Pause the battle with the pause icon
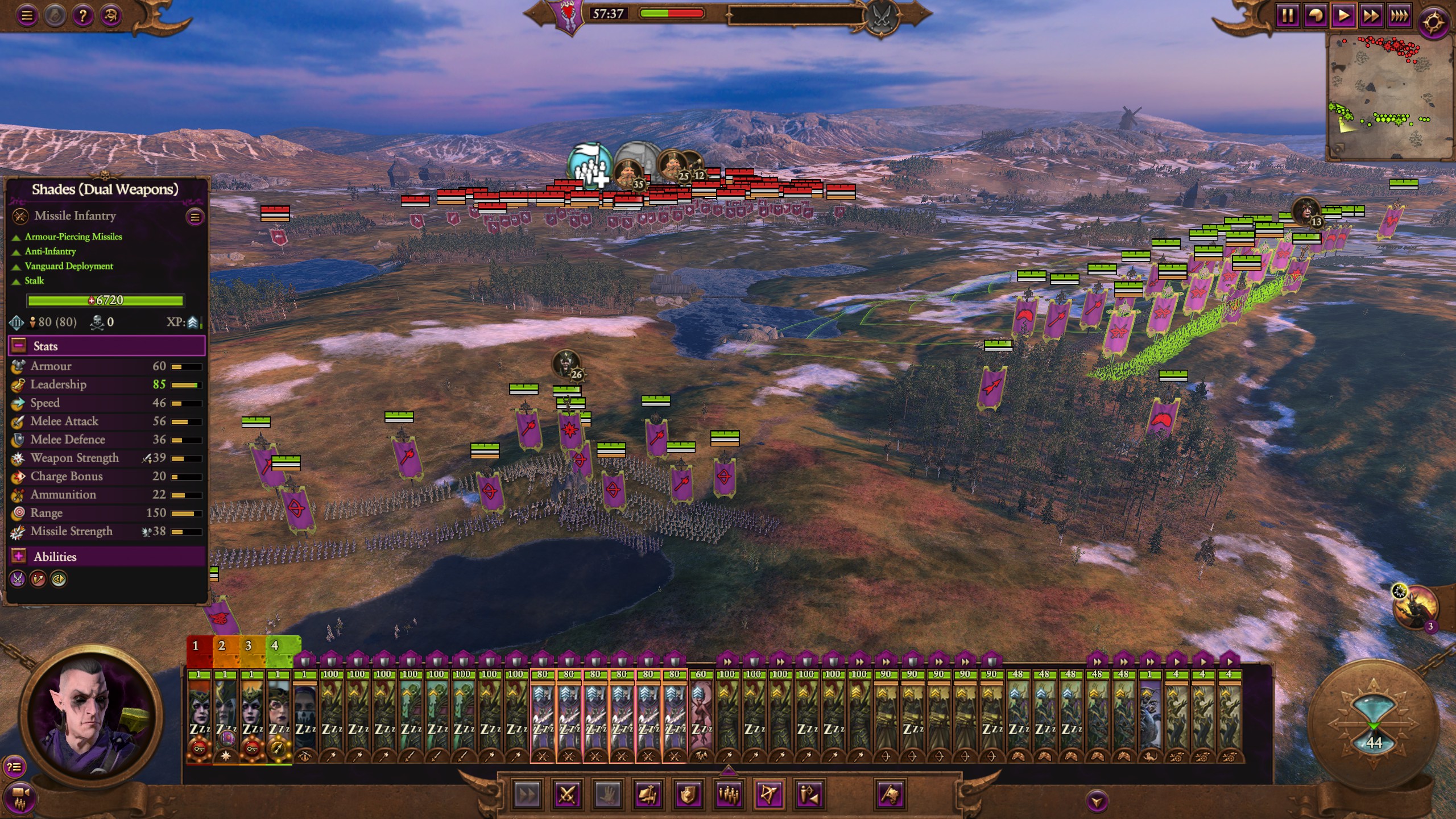Screen dimensions: 1456x819 [1287, 15]
